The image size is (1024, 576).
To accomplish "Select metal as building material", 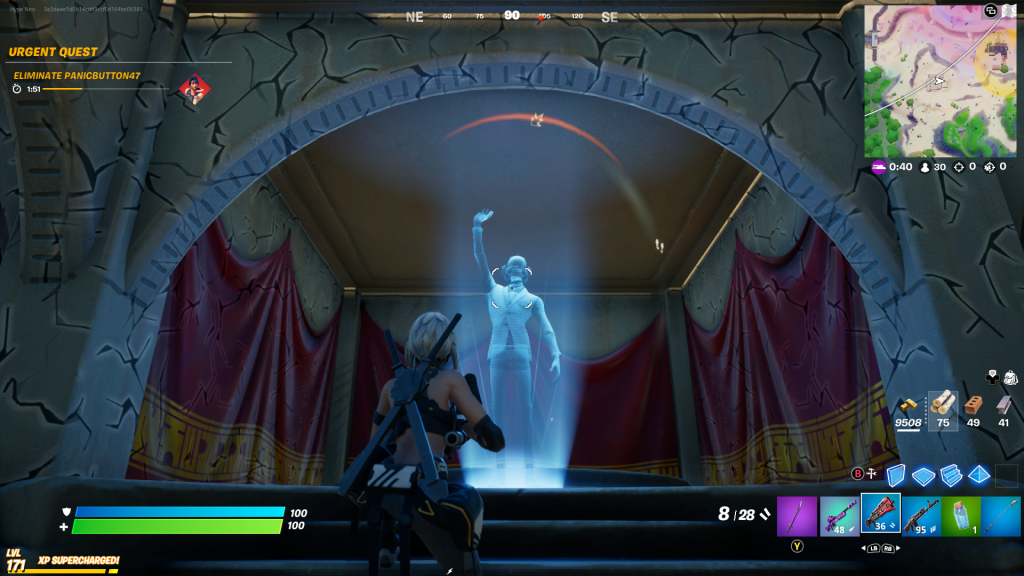I will [x=1003, y=404].
